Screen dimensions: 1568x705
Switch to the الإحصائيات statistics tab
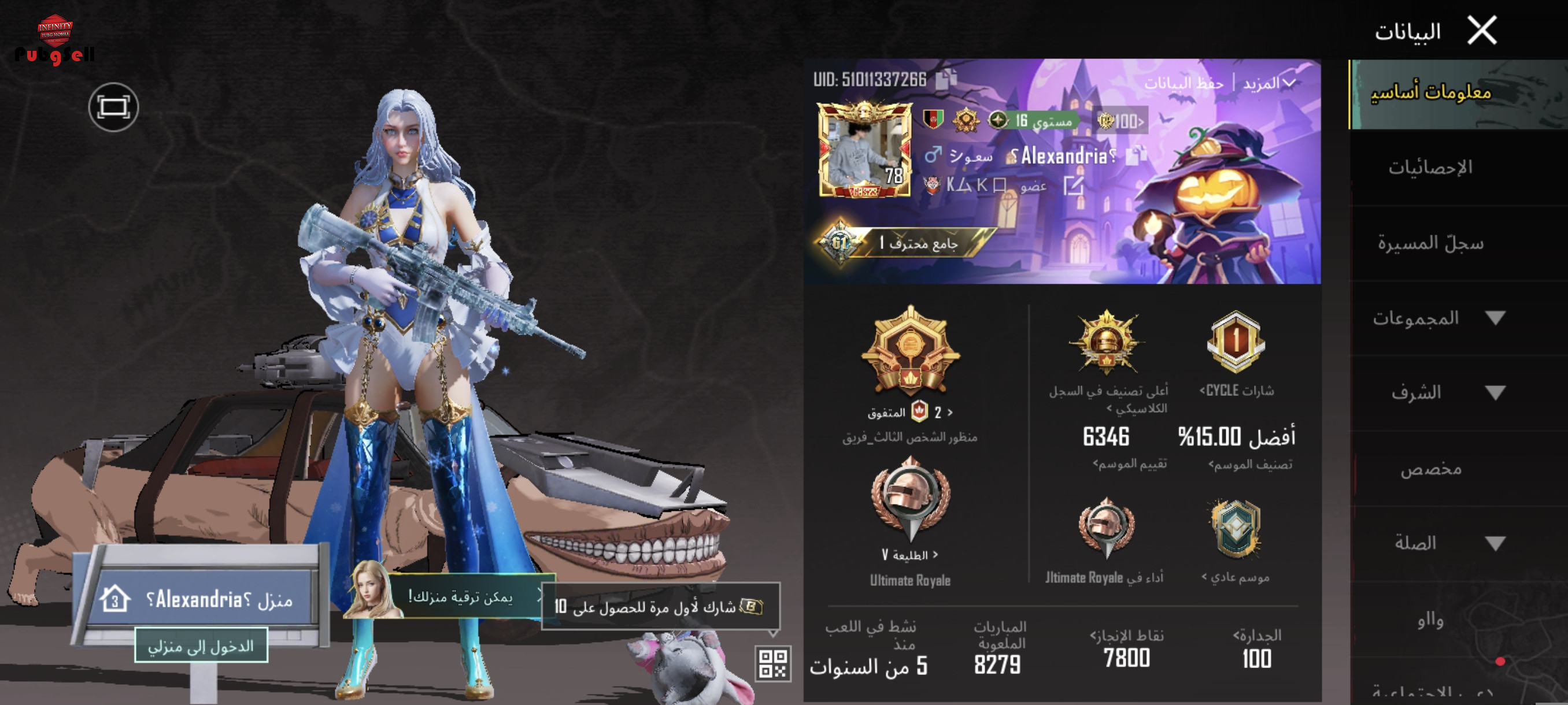pos(1430,167)
